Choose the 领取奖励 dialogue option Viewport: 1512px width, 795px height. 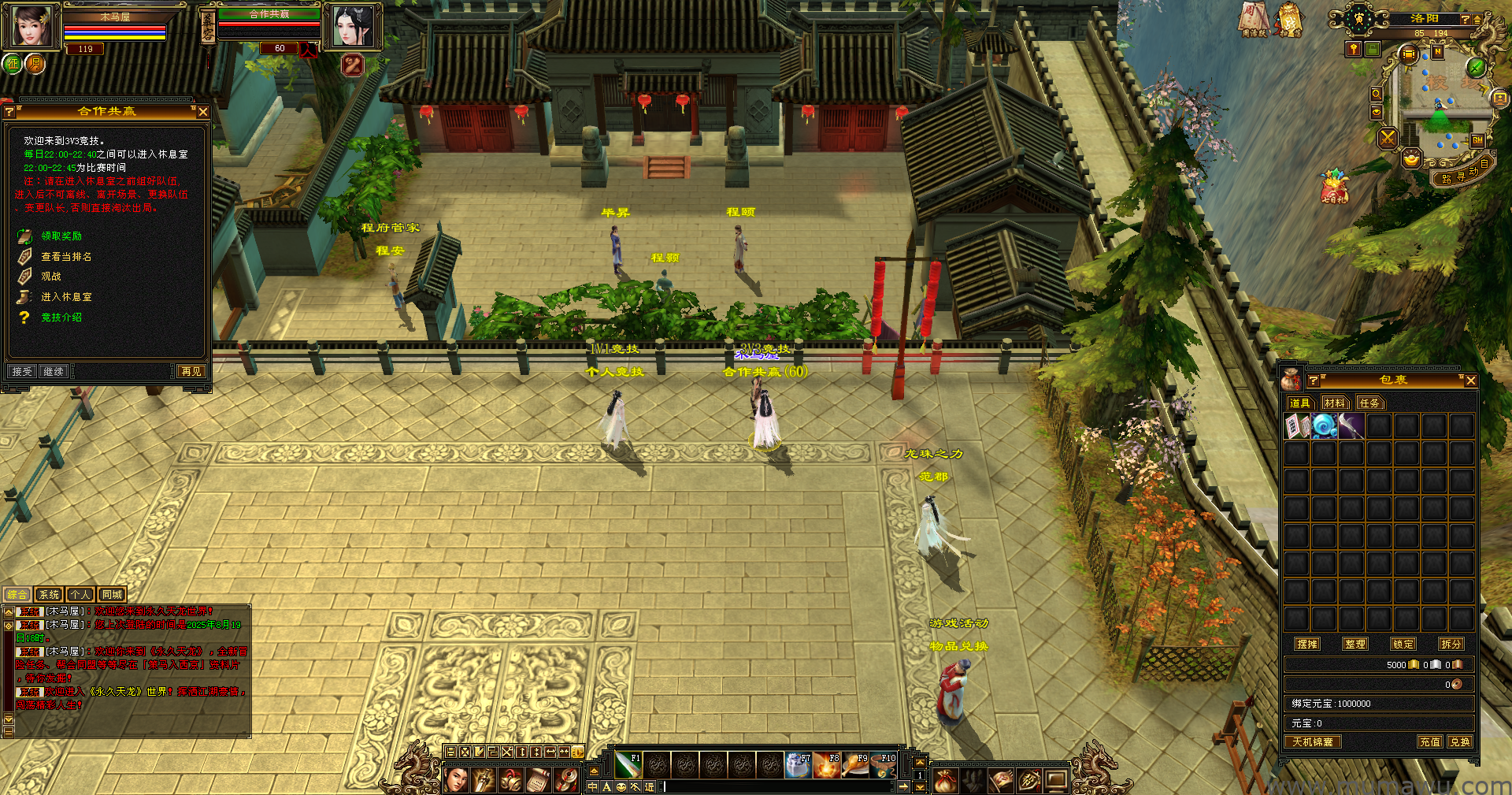(61, 236)
